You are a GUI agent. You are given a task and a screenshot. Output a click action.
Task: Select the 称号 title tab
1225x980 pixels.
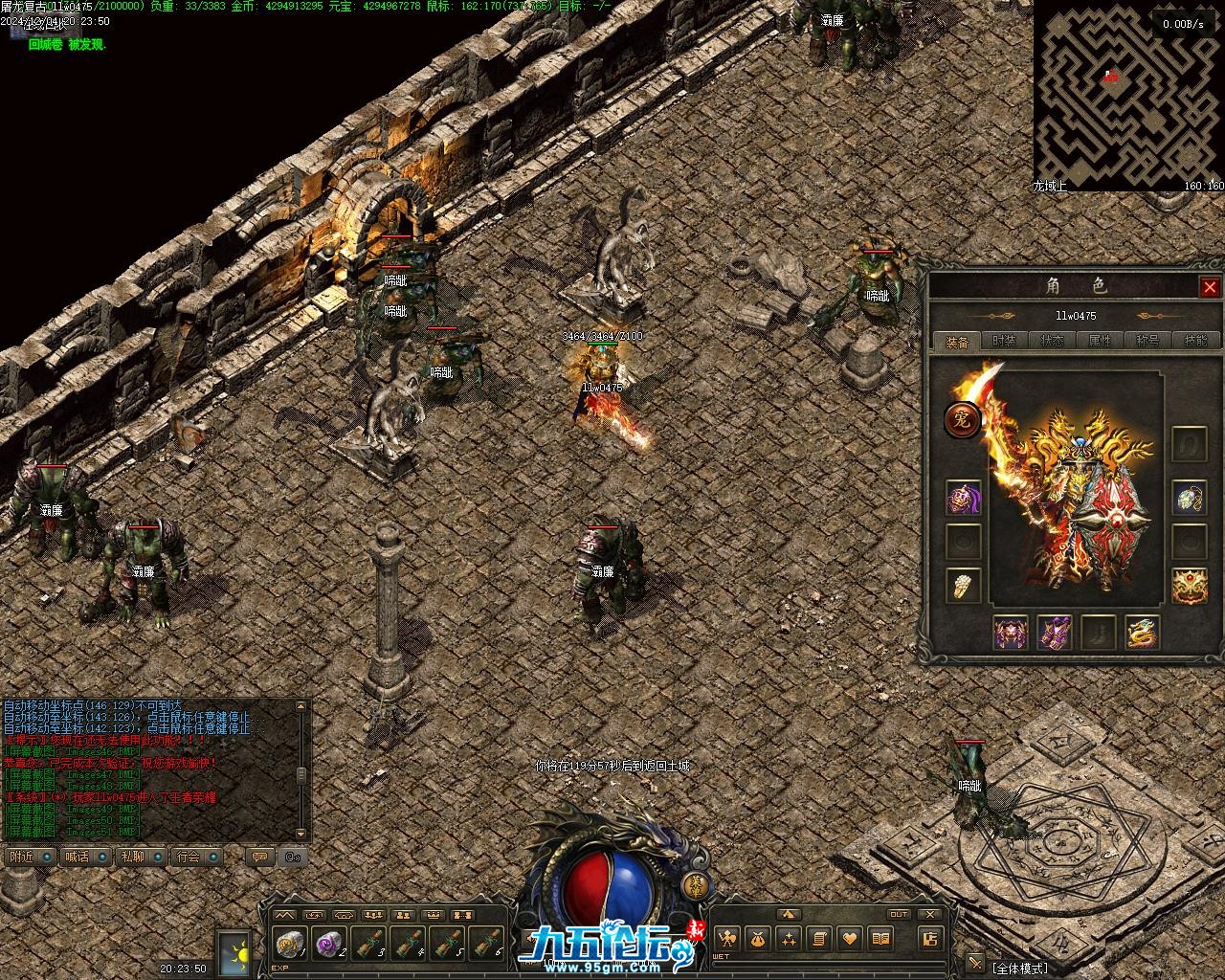click(1147, 341)
